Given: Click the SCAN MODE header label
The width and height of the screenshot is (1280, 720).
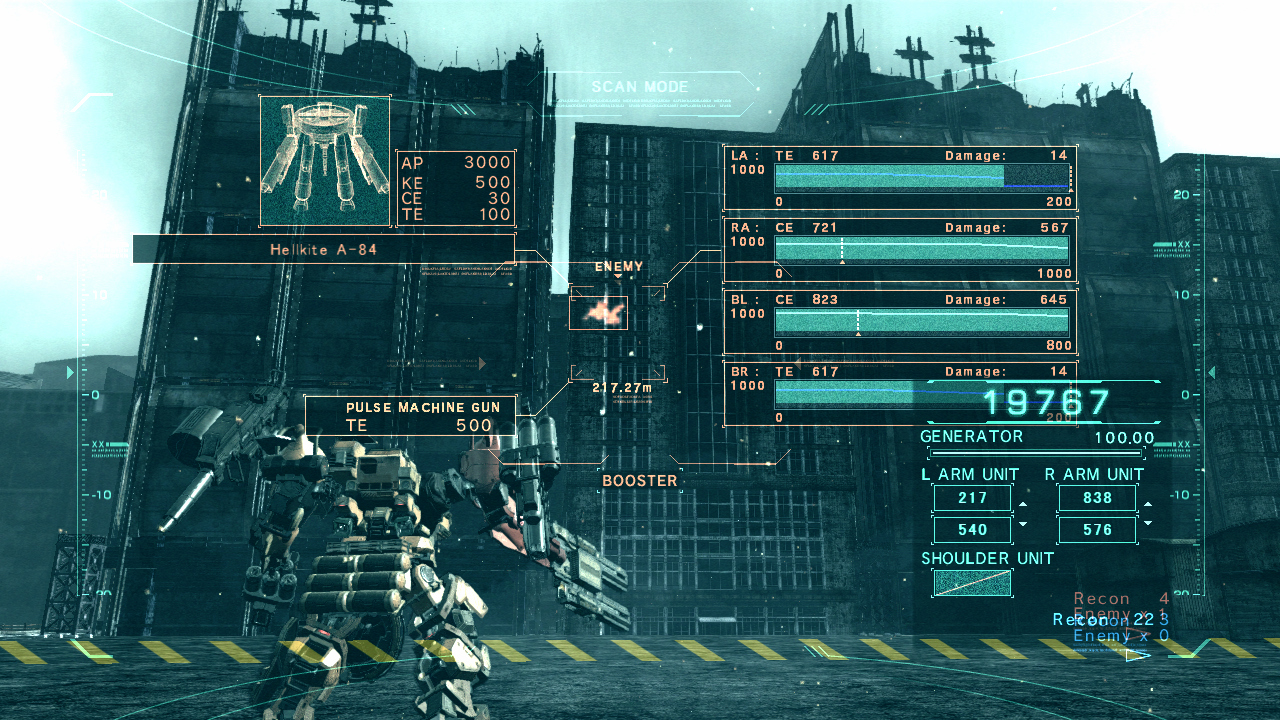Looking at the screenshot, I should point(640,87).
